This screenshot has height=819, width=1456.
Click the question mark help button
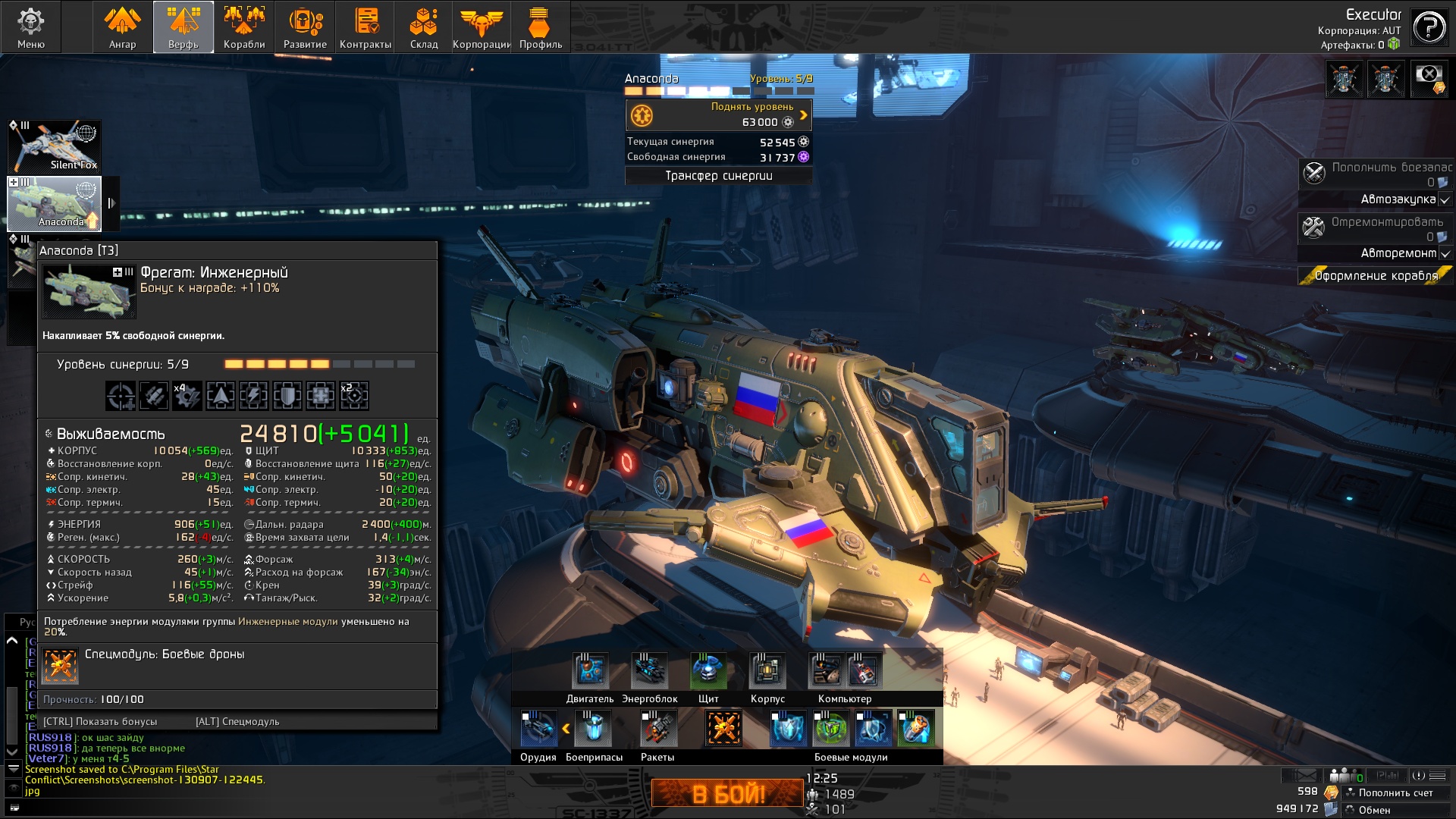(1429, 28)
